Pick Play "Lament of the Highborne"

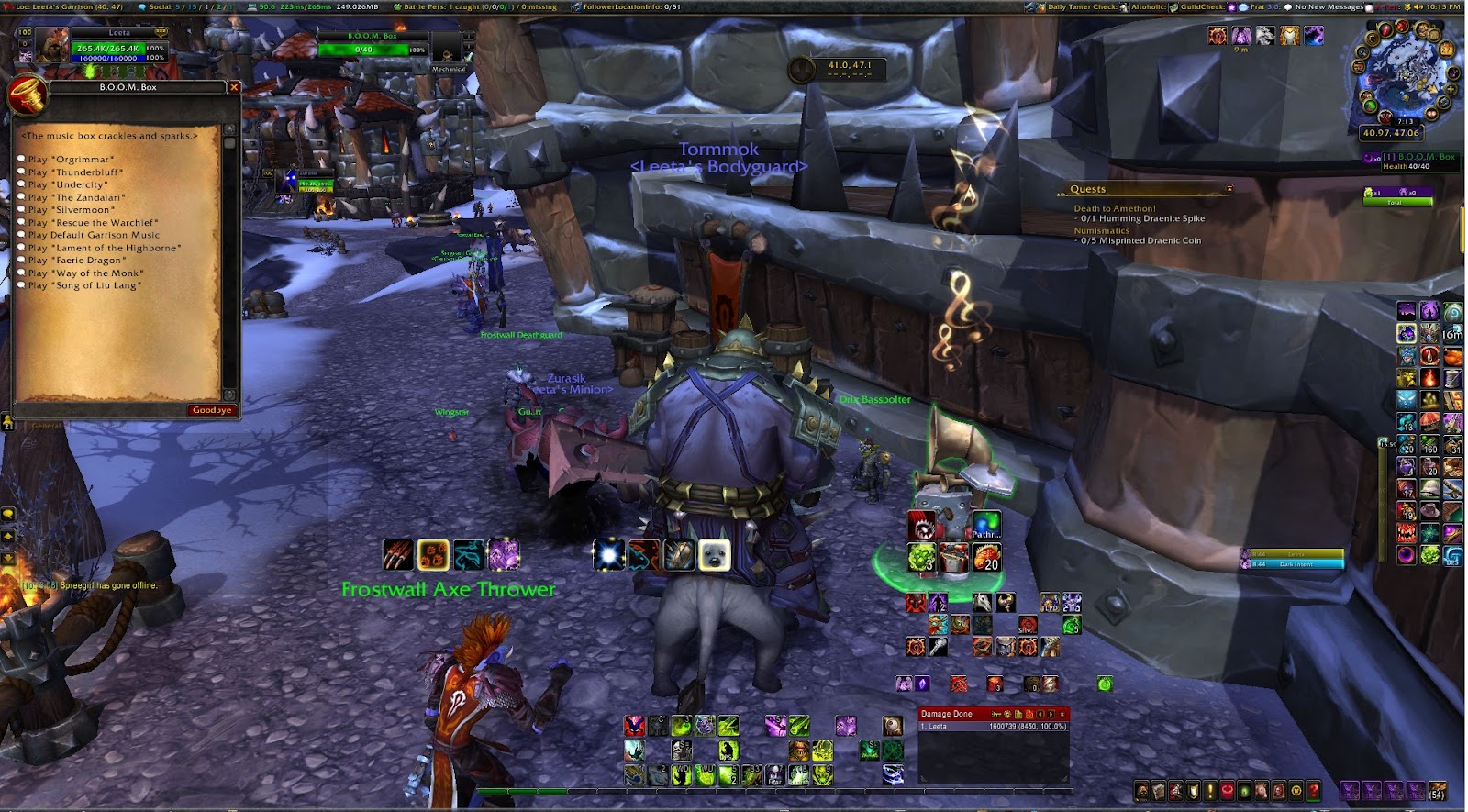tap(104, 248)
